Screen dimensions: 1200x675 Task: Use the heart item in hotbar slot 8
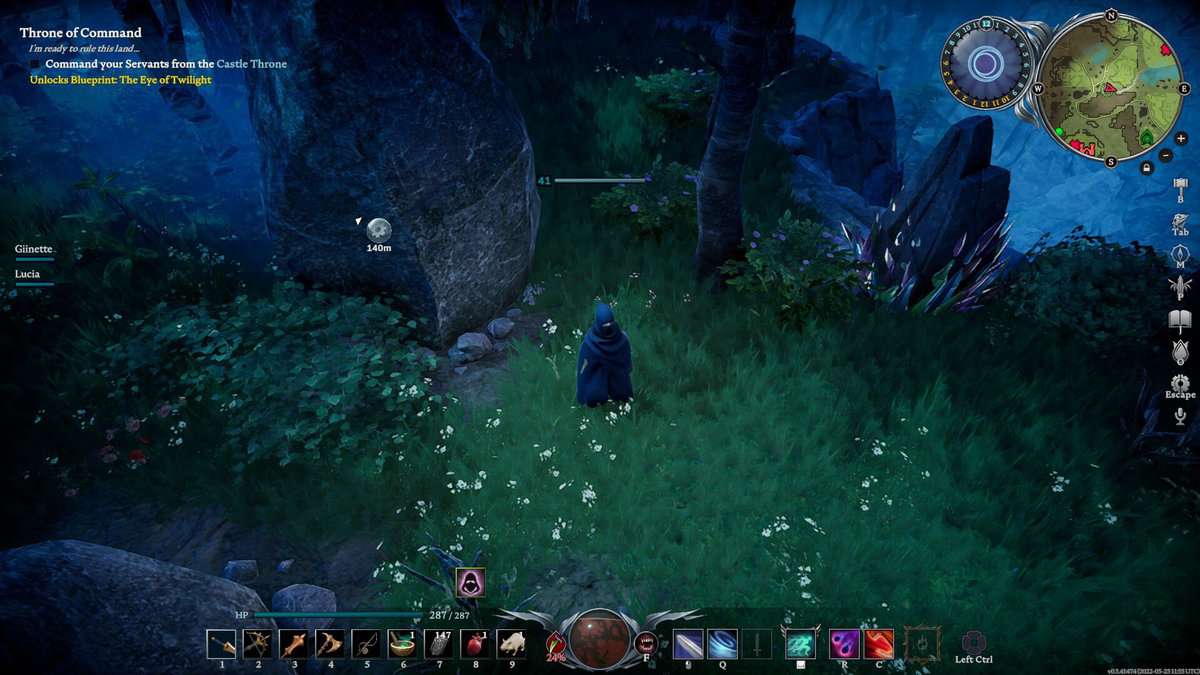[474, 644]
